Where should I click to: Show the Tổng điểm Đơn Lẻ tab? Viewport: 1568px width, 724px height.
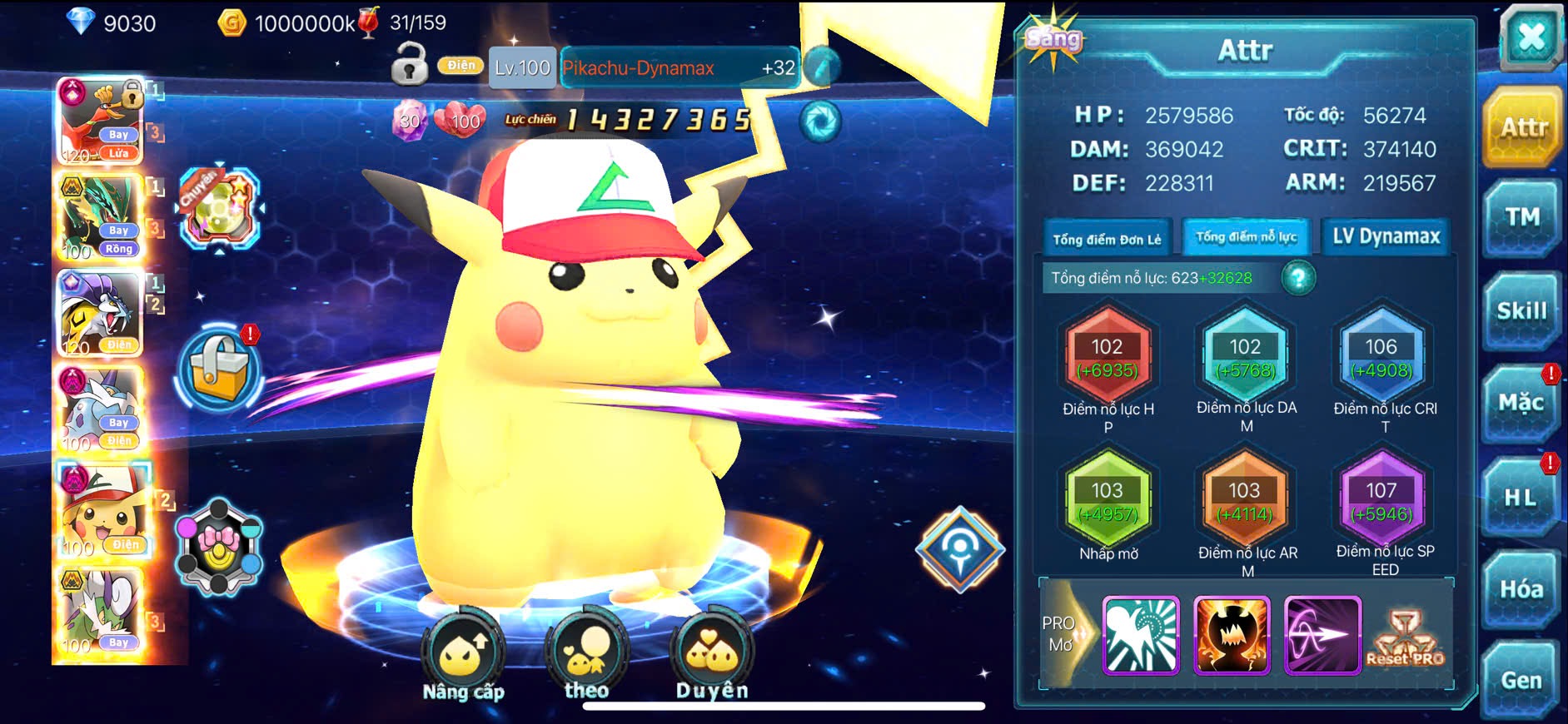(1107, 239)
